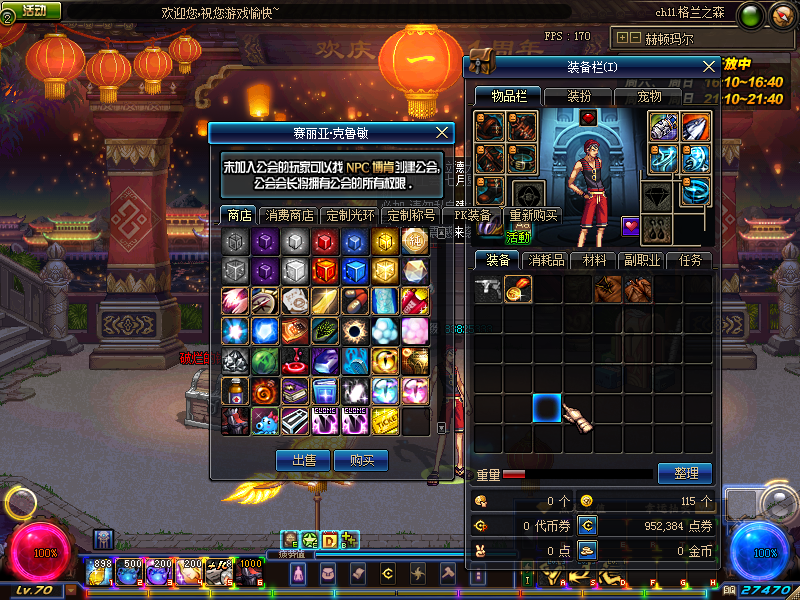800x600 pixels.
Task: Select the 定制称号 tab
Action: point(411,215)
